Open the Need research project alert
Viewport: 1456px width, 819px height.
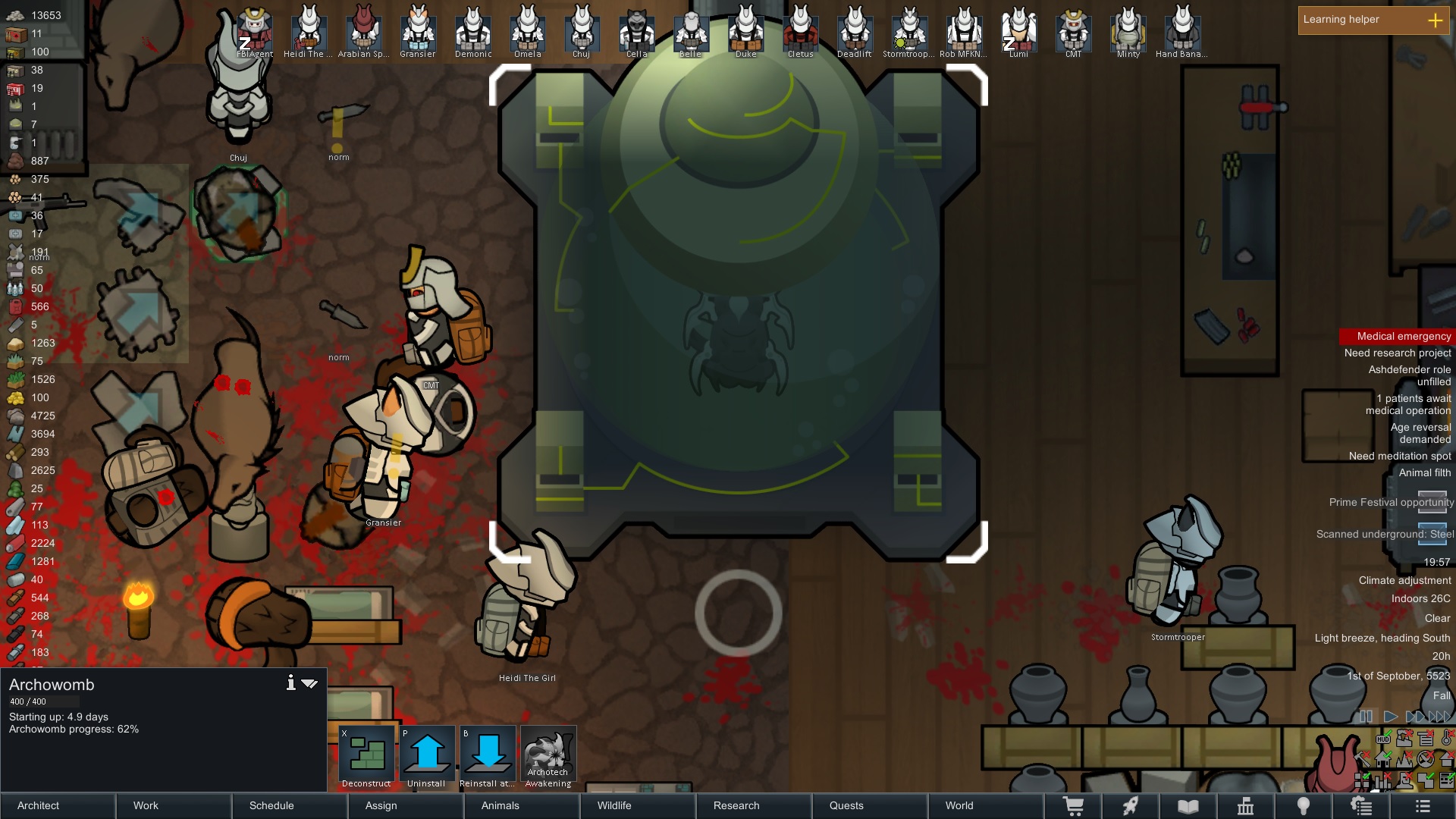(x=1397, y=353)
